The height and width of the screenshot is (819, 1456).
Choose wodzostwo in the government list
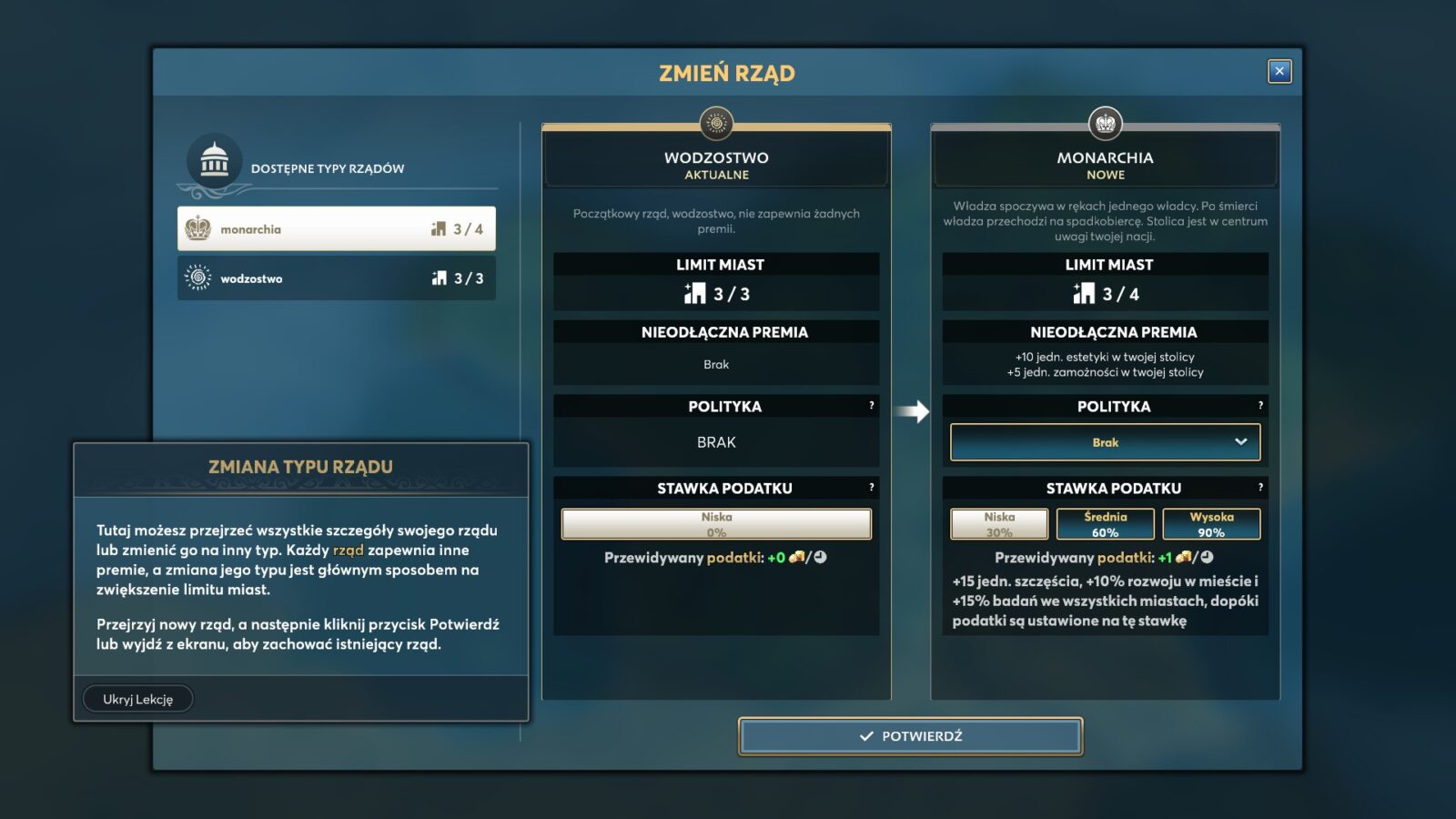(337, 278)
